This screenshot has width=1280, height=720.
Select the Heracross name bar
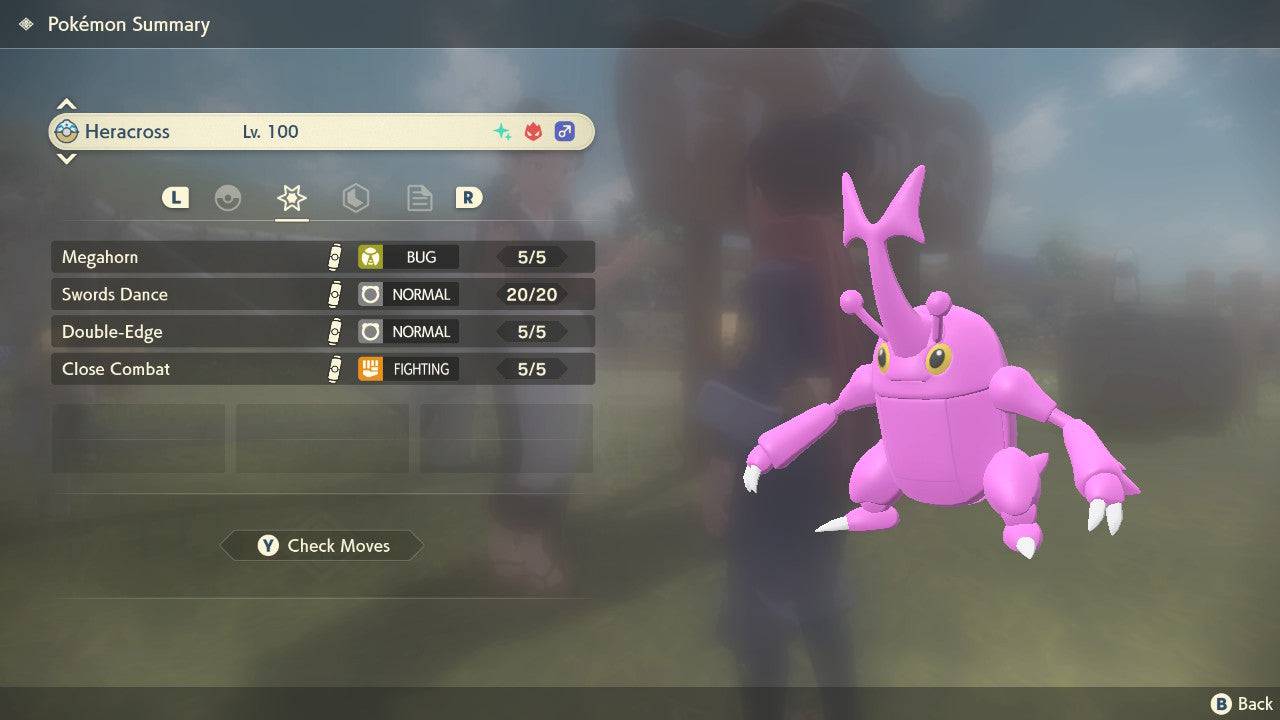pos(322,131)
